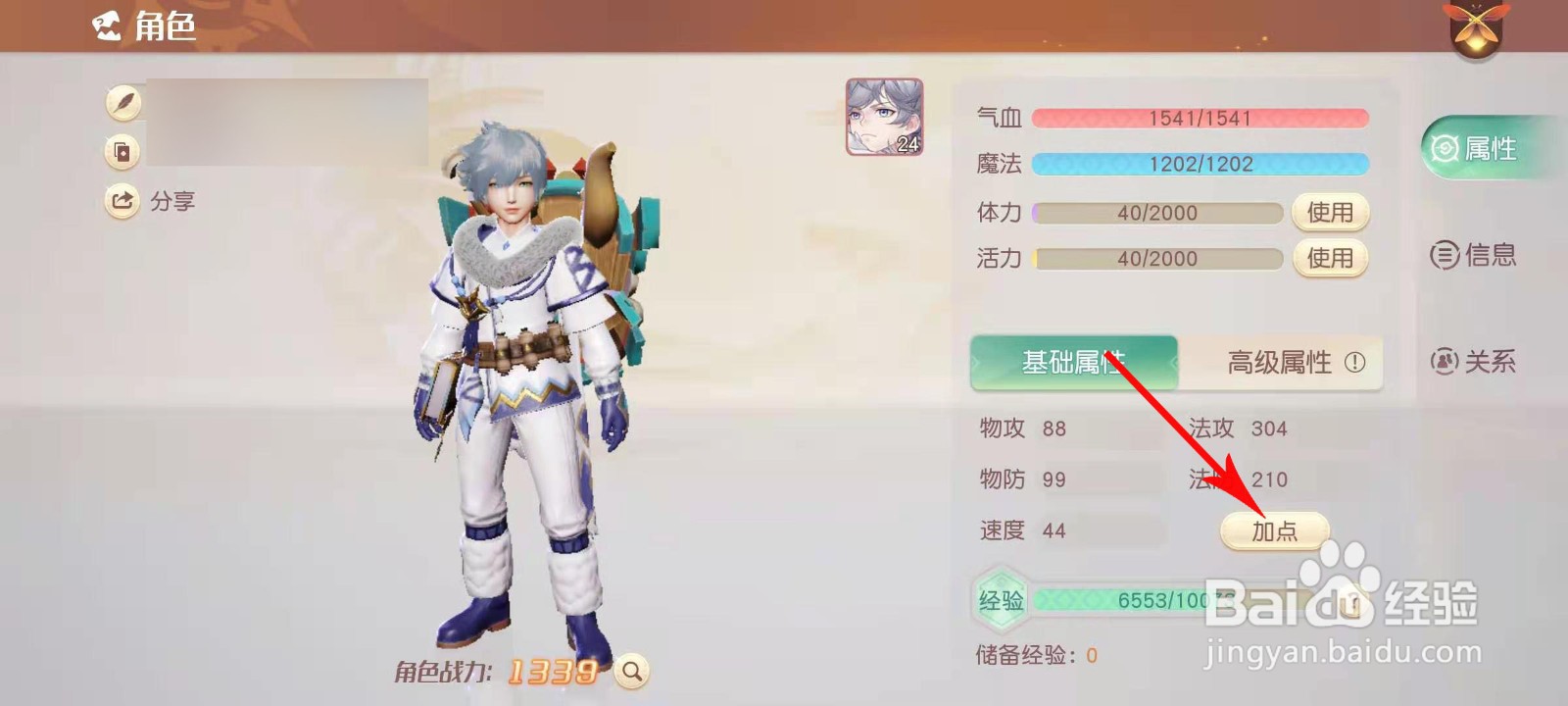
Task: Click 使用 next to the 体力 bar
Action: coord(1331,211)
